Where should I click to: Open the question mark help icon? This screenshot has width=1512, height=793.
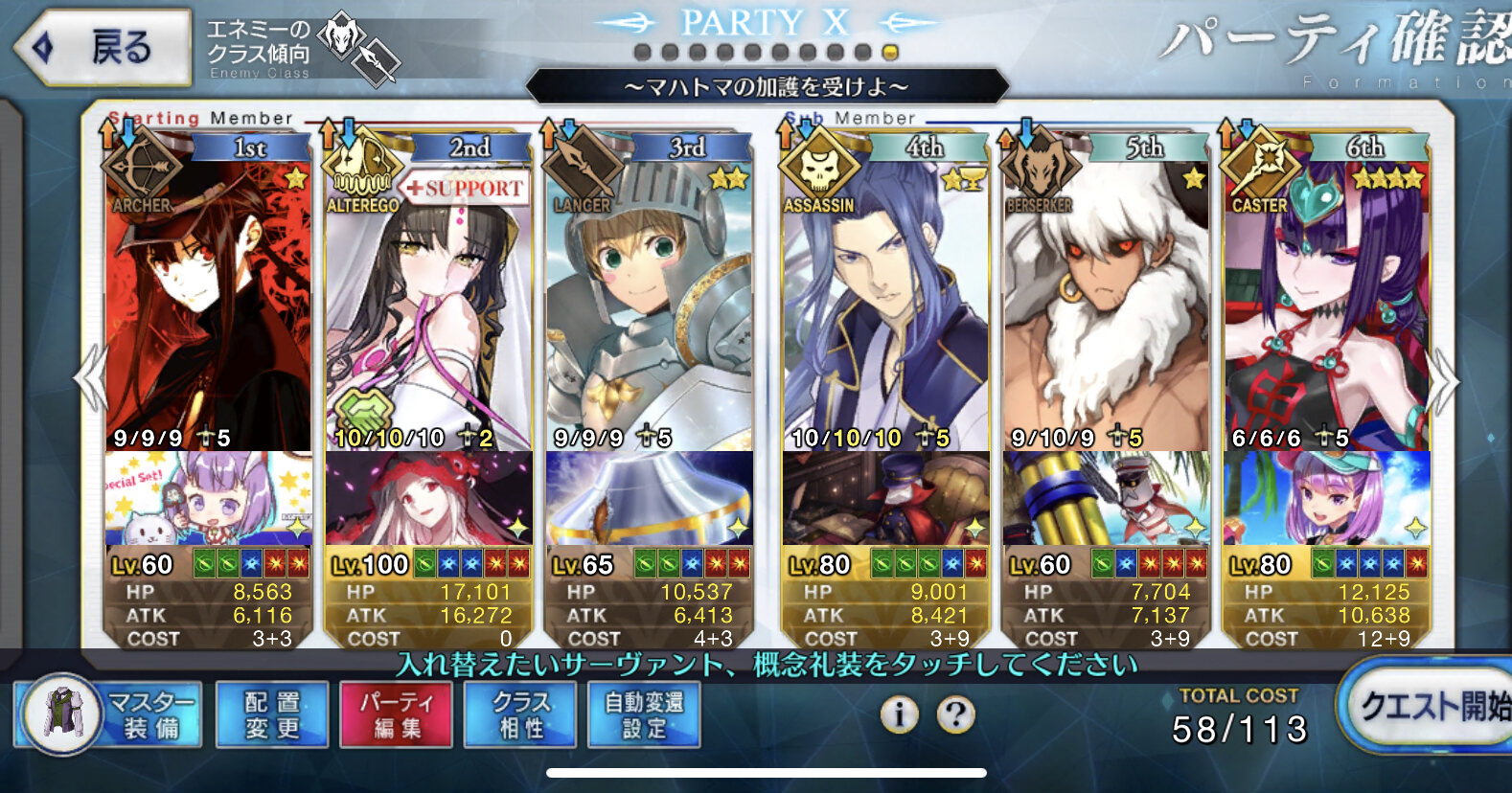(x=955, y=714)
